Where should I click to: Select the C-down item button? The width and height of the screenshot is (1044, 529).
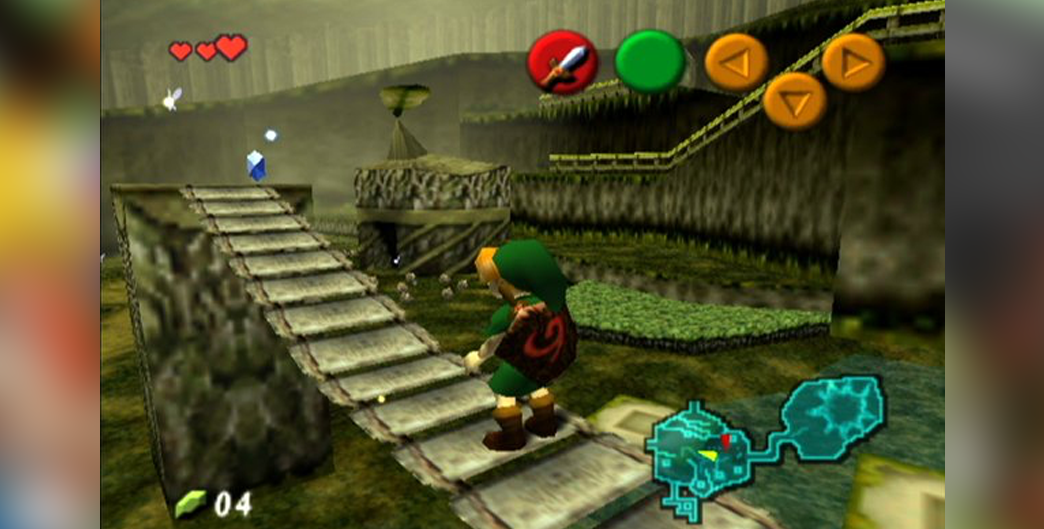click(x=794, y=101)
